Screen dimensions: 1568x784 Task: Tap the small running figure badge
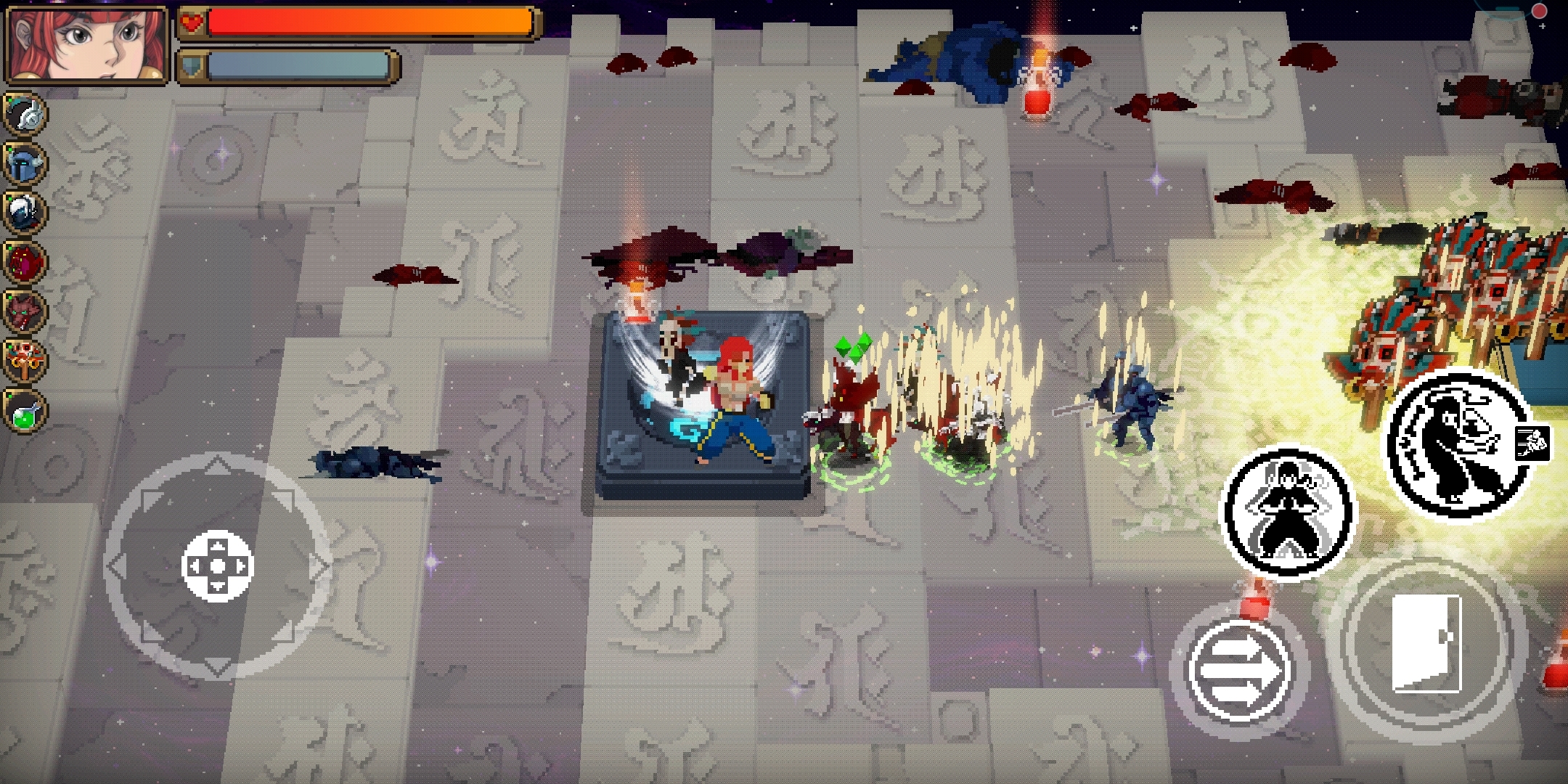coord(1533,443)
